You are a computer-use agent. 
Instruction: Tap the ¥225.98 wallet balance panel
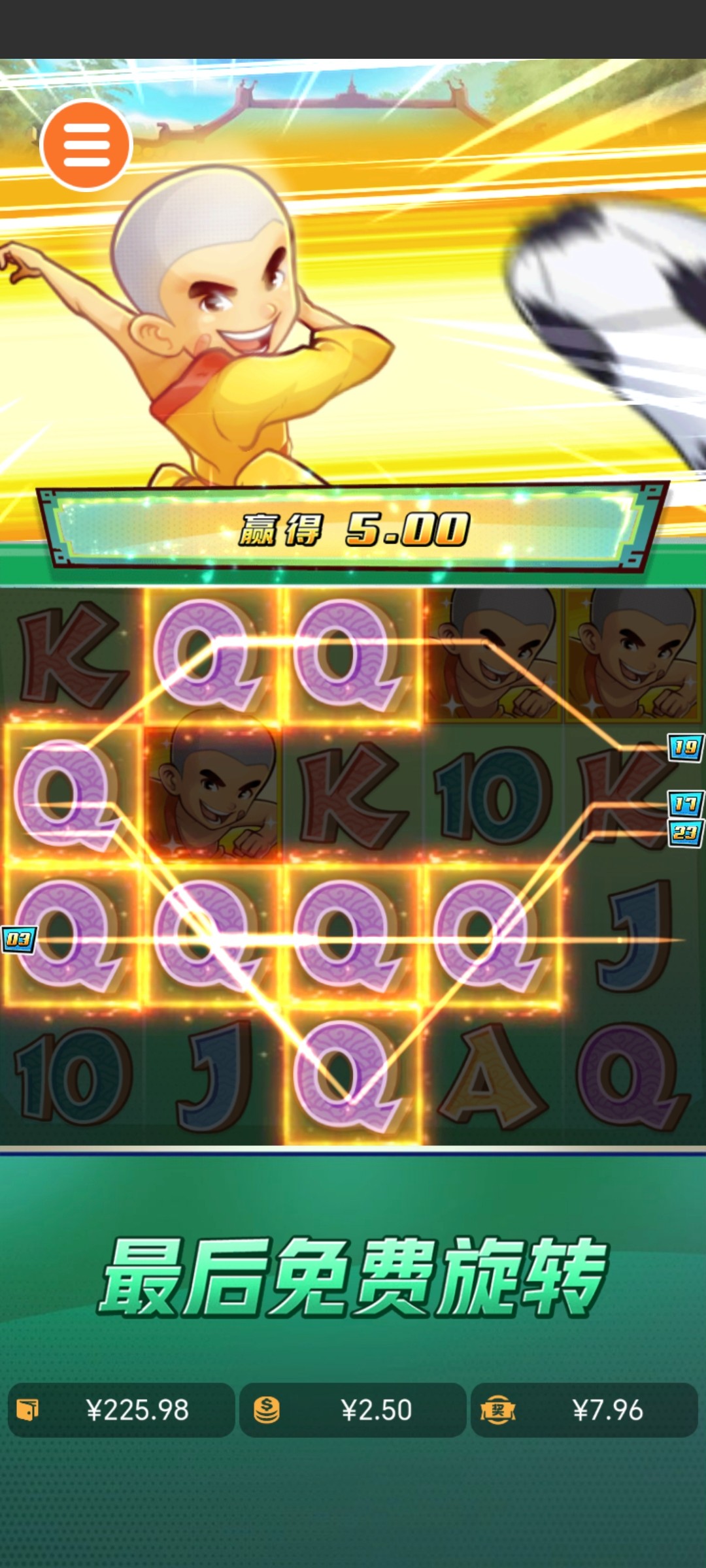tap(122, 1410)
